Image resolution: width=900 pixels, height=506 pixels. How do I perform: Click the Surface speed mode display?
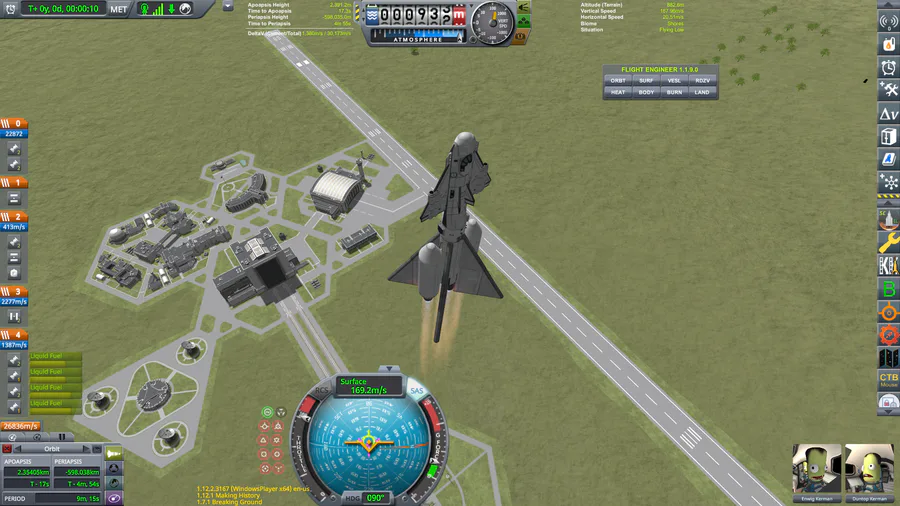[x=368, y=386]
